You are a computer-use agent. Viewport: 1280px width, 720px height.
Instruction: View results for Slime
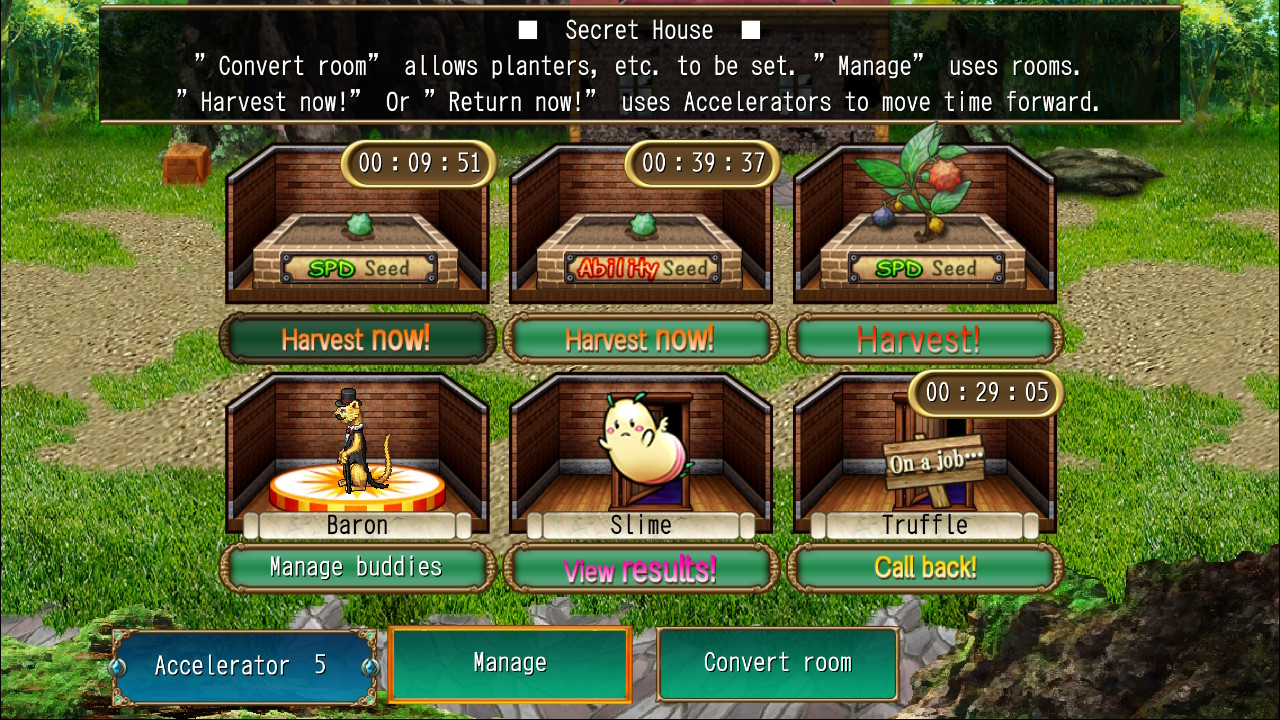pyautogui.click(x=641, y=568)
